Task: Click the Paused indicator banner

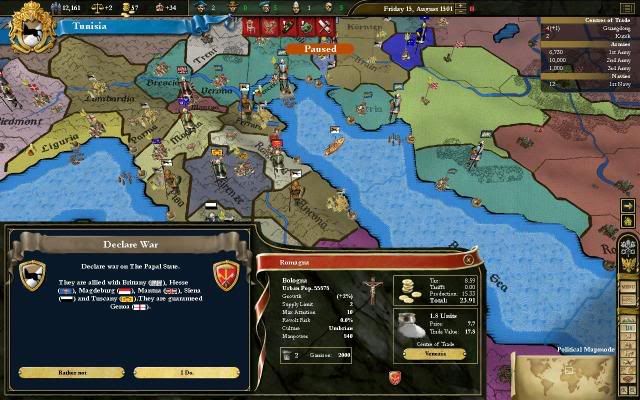Action: point(319,48)
